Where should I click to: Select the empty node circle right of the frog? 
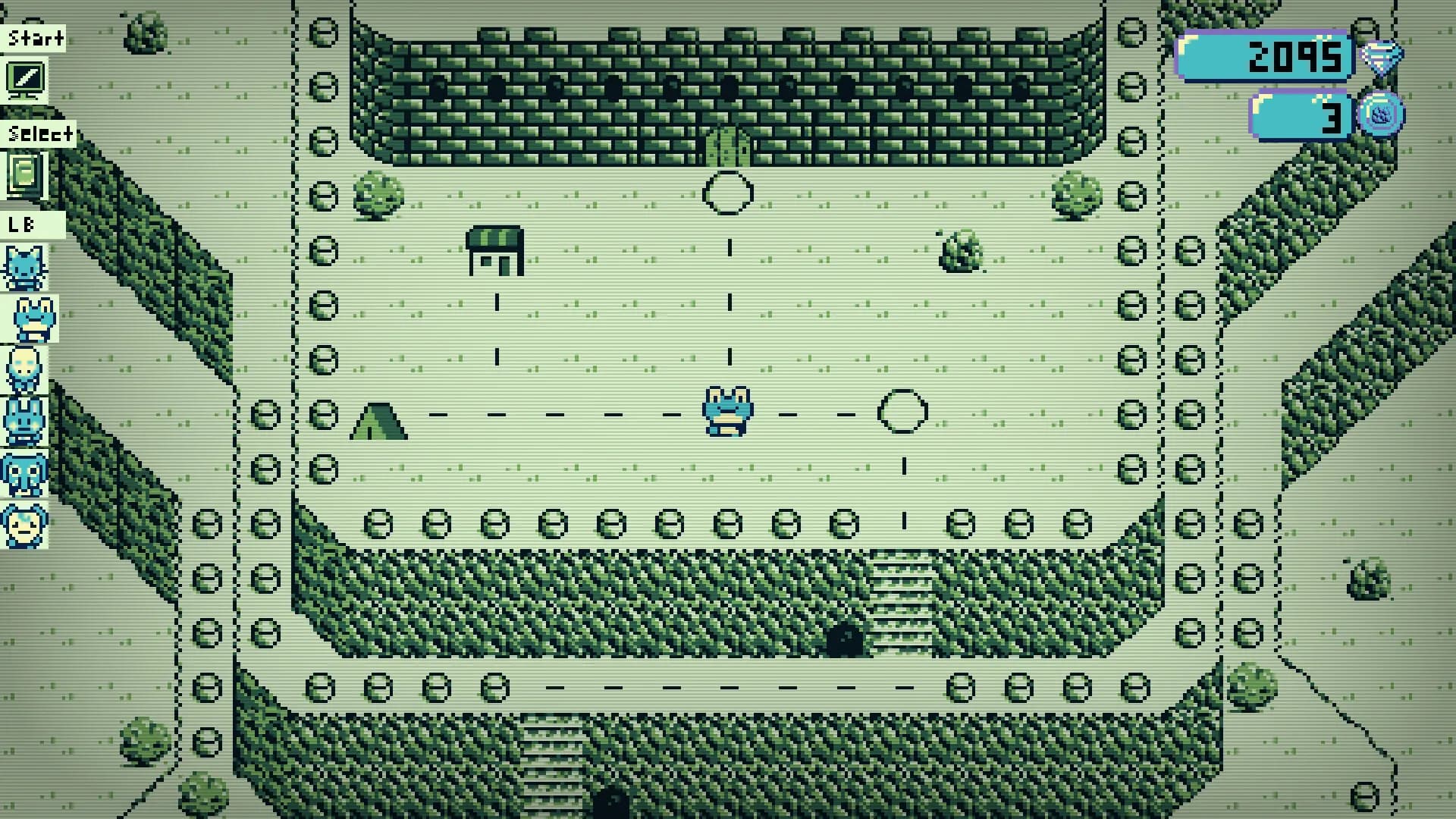(902, 409)
